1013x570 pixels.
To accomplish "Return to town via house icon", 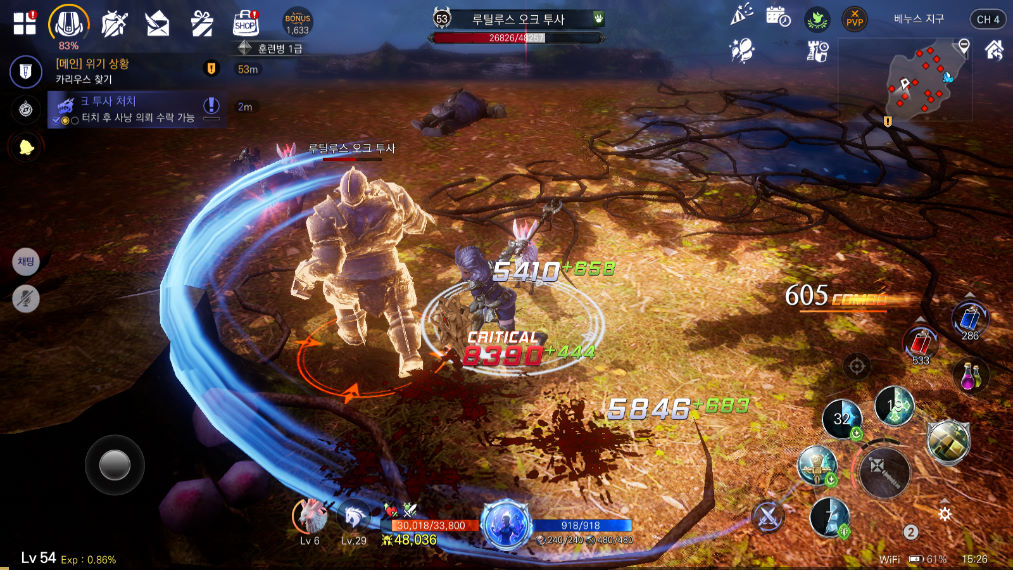I will click(994, 49).
